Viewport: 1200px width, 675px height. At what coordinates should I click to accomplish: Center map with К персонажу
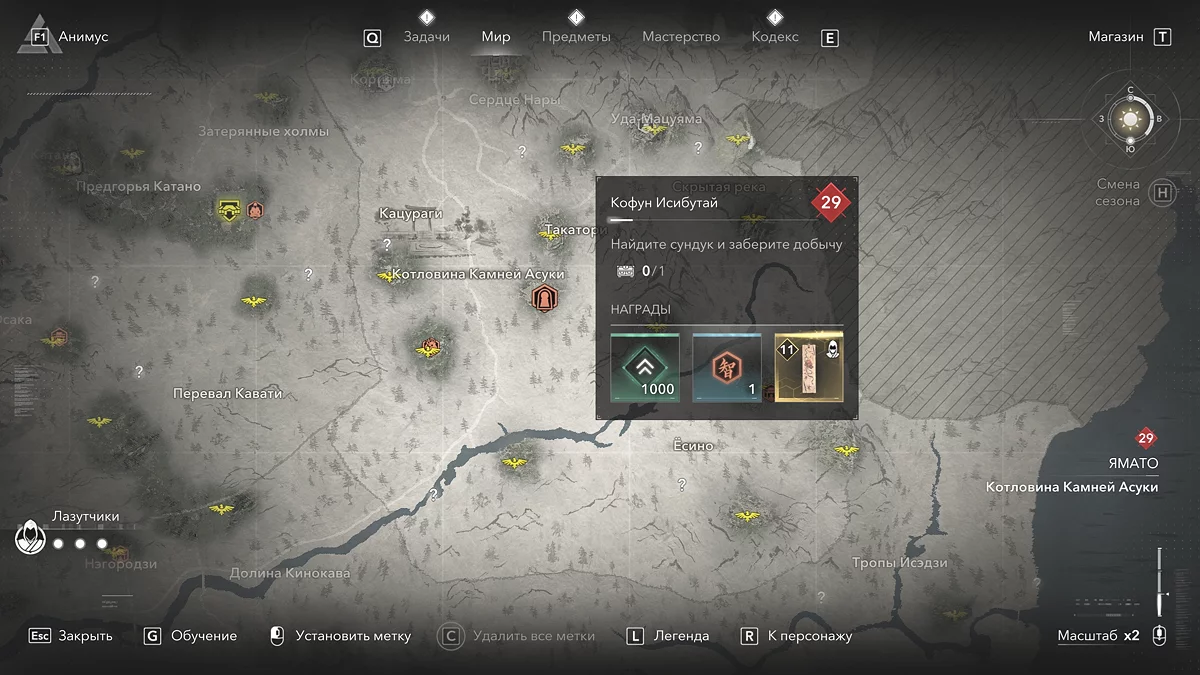(809, 636)
